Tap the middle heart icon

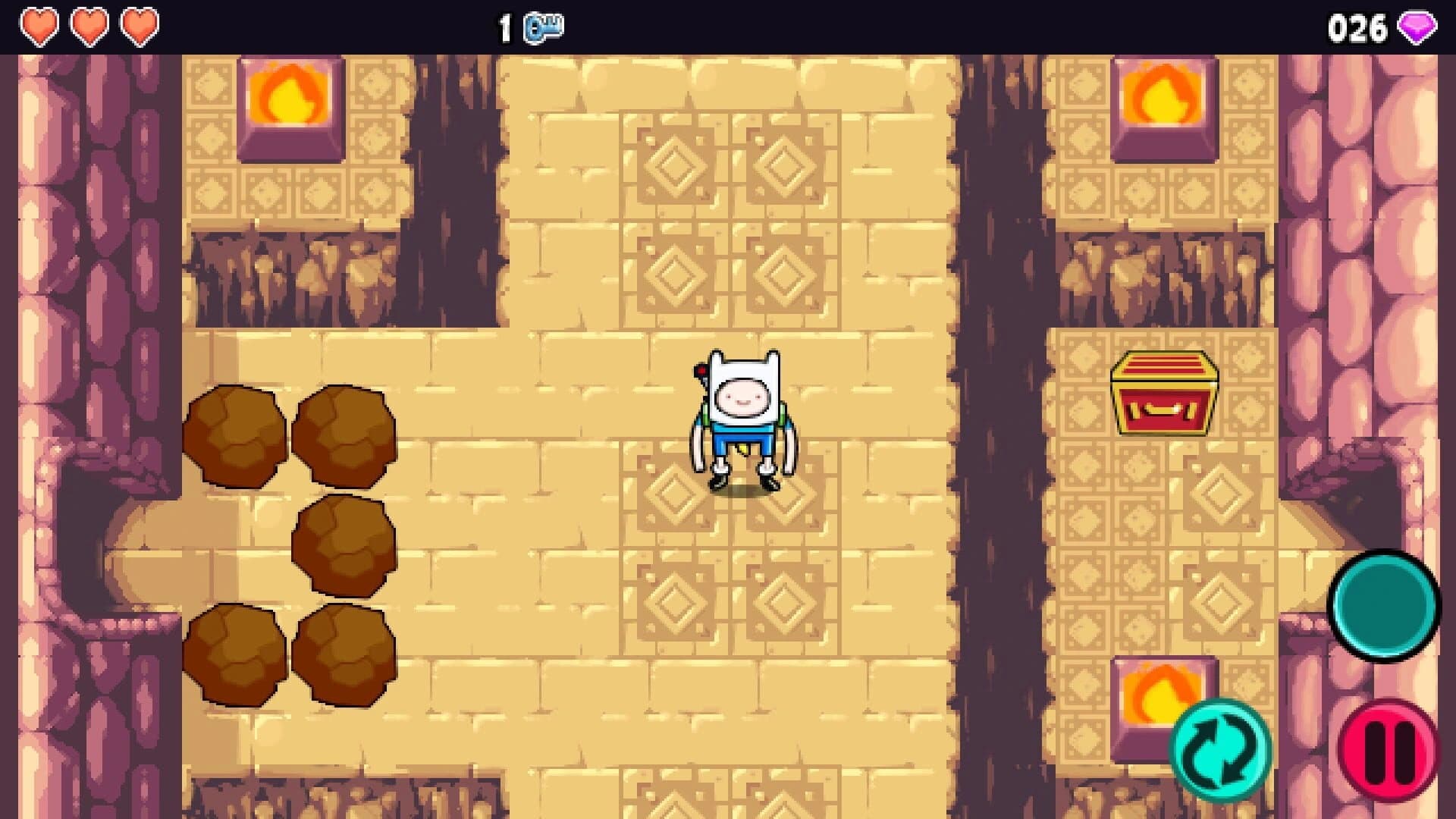pos(89,25)
